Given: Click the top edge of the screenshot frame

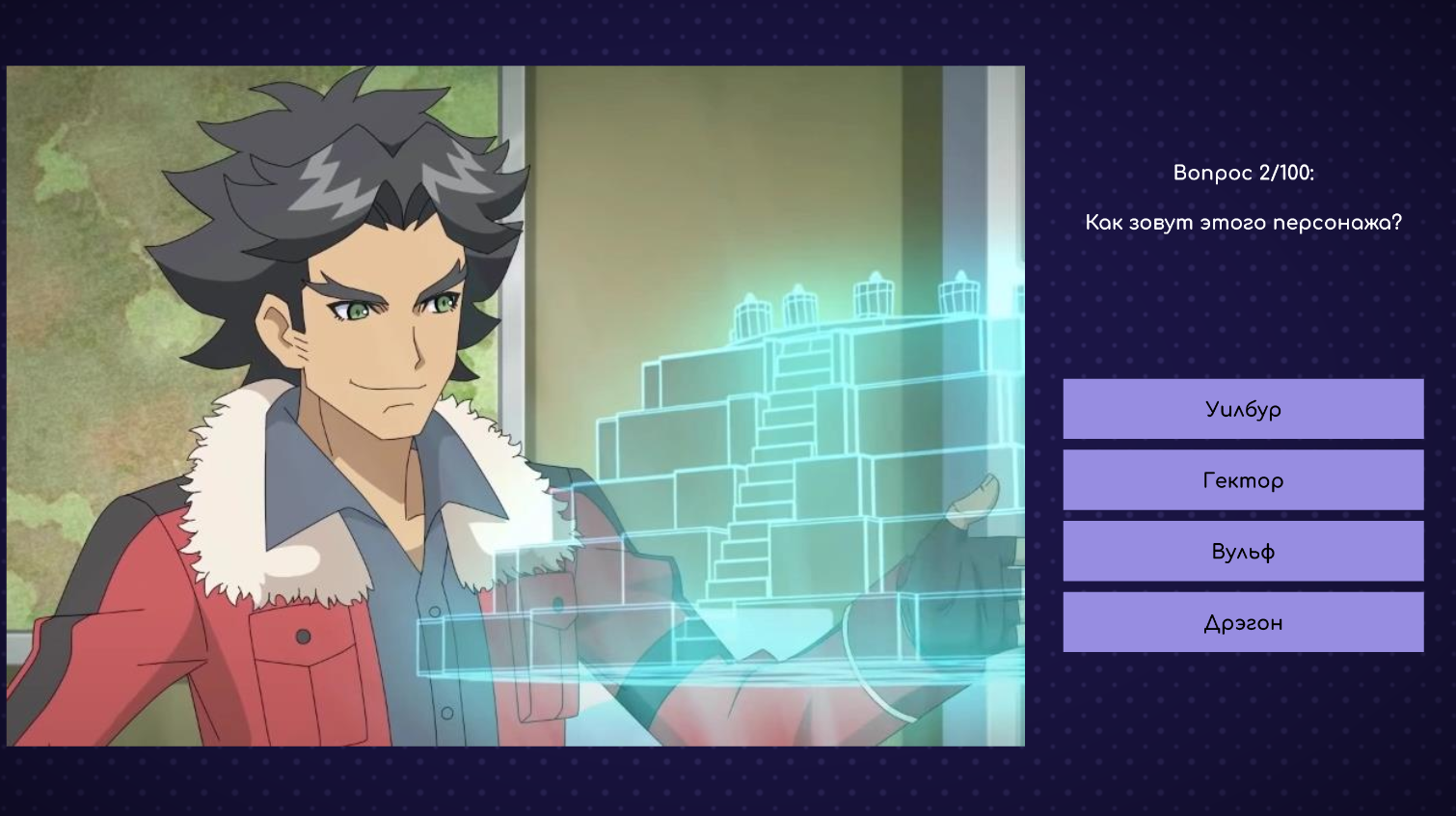Looking at the screenshot, I should pos(516,66).
